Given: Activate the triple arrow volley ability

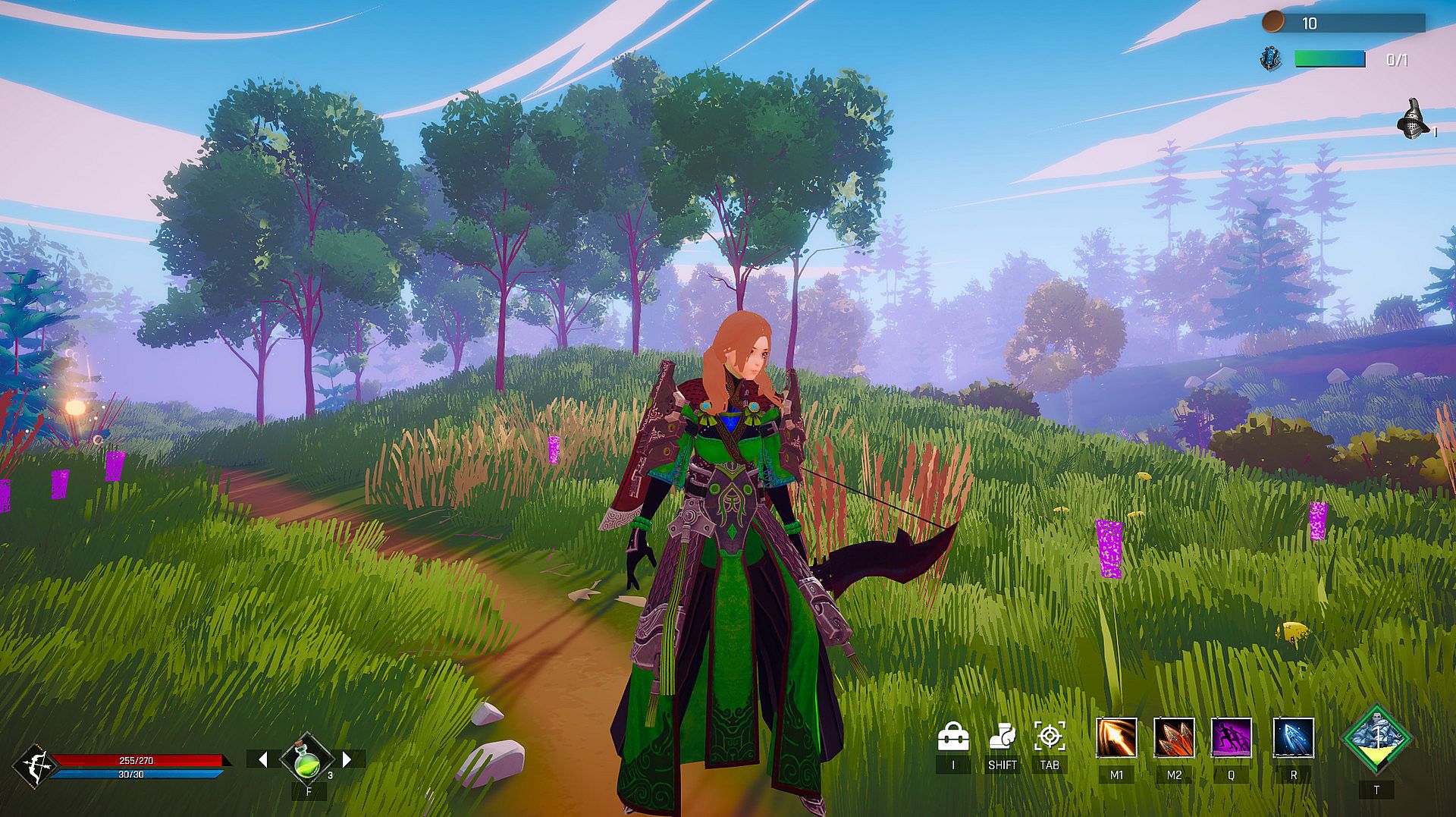Looking at the screenshot, I should [x=1174, y=738].
